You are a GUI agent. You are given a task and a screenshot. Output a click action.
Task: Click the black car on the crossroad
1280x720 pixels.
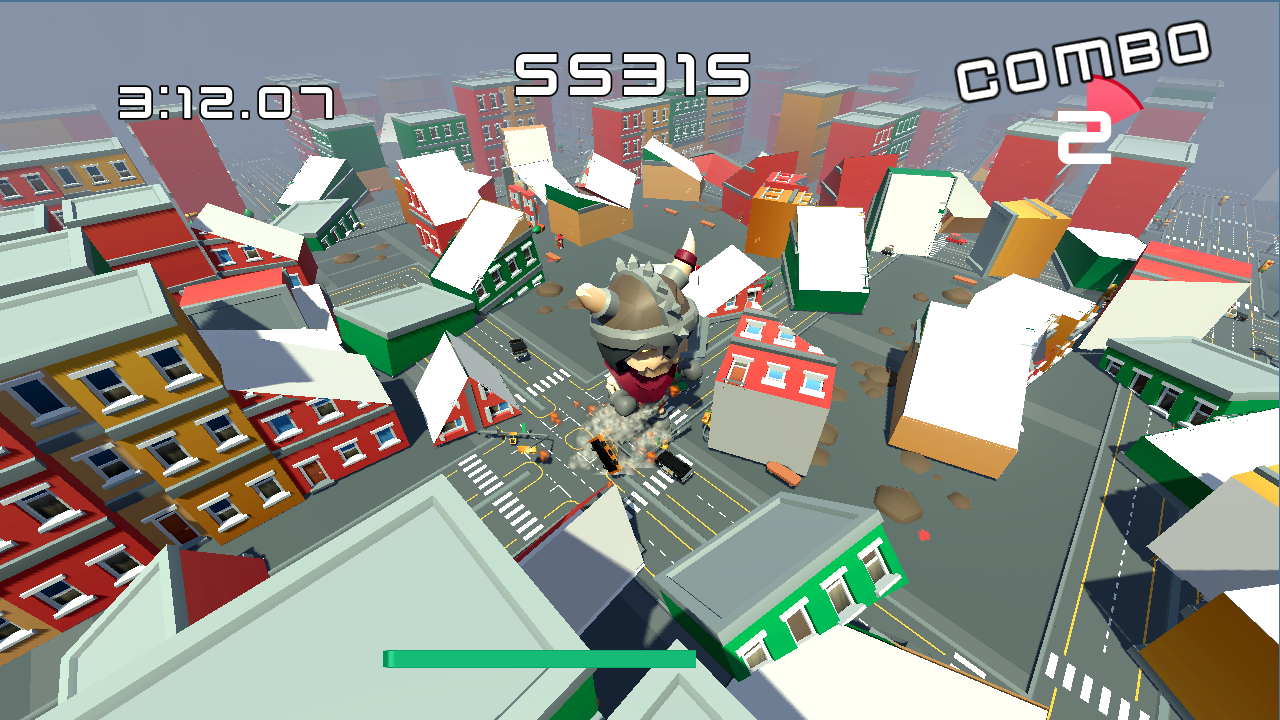[x=674, y=465]
